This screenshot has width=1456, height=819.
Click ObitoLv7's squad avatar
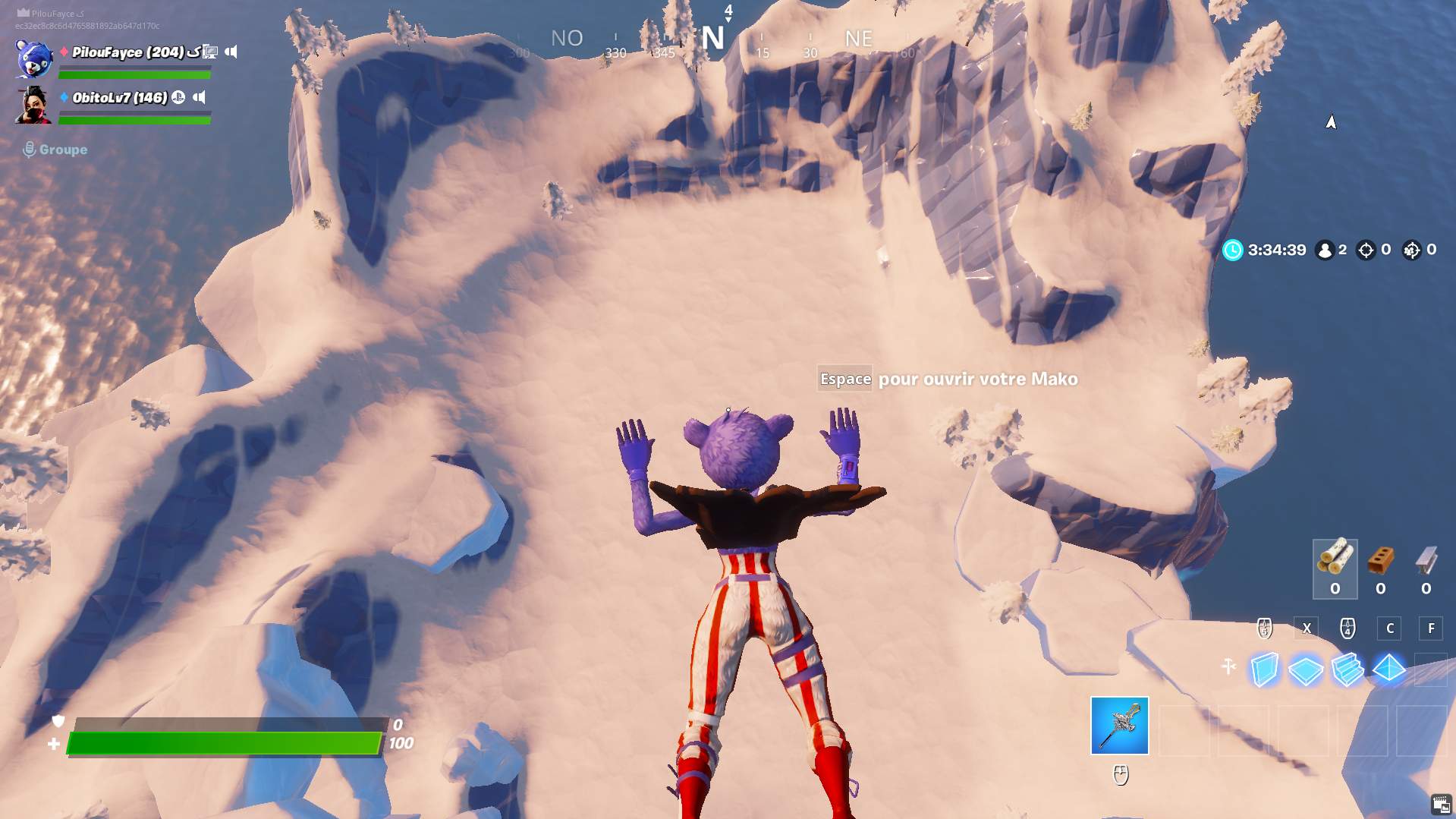pos(34,105)
